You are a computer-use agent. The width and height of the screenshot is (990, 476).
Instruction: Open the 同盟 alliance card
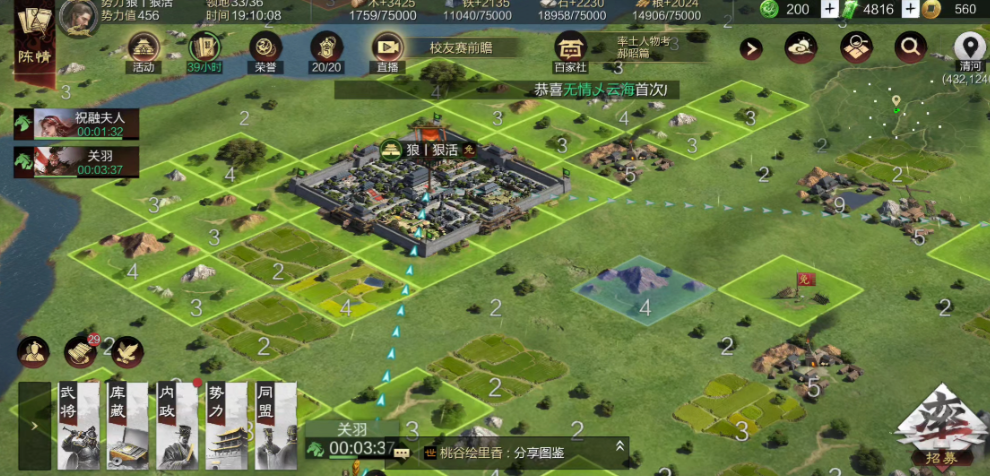(x=275, y=425)
